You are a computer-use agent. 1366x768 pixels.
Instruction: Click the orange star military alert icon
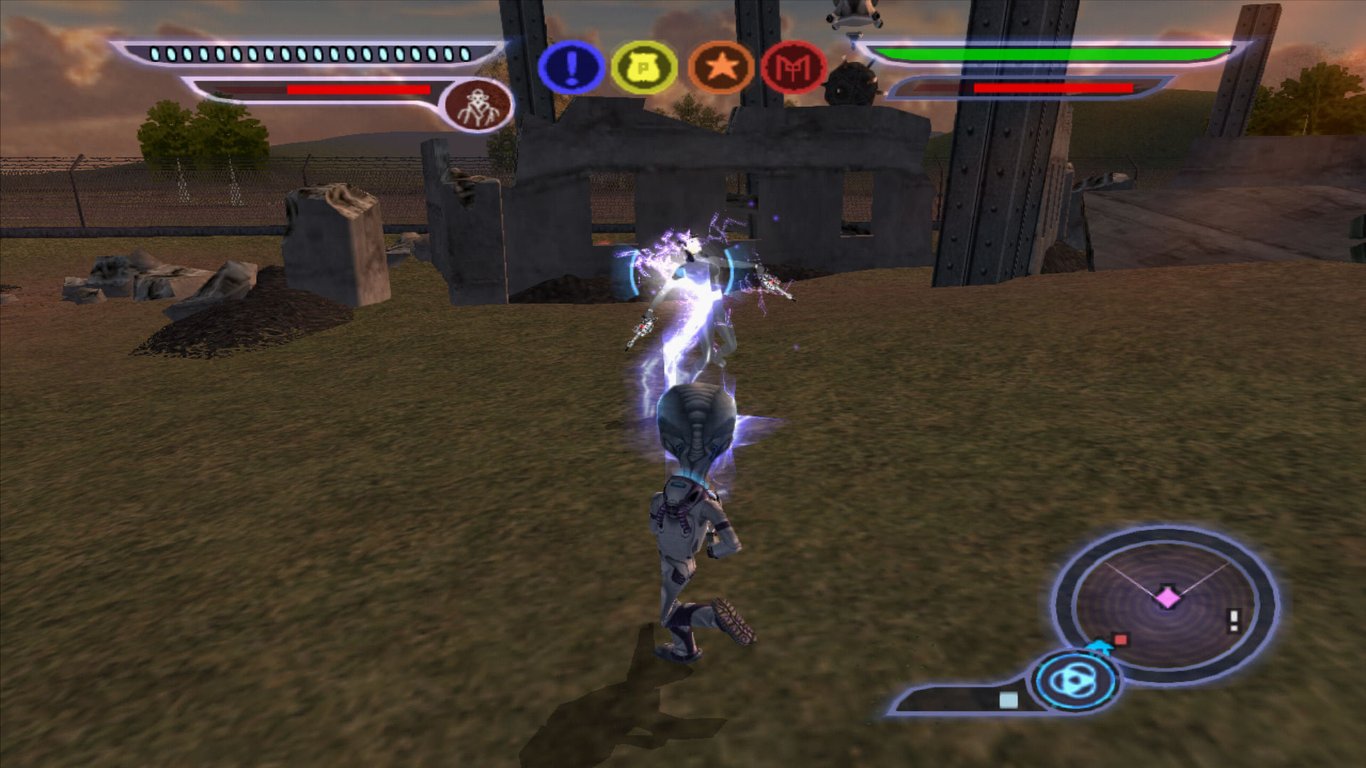(718, 66)
